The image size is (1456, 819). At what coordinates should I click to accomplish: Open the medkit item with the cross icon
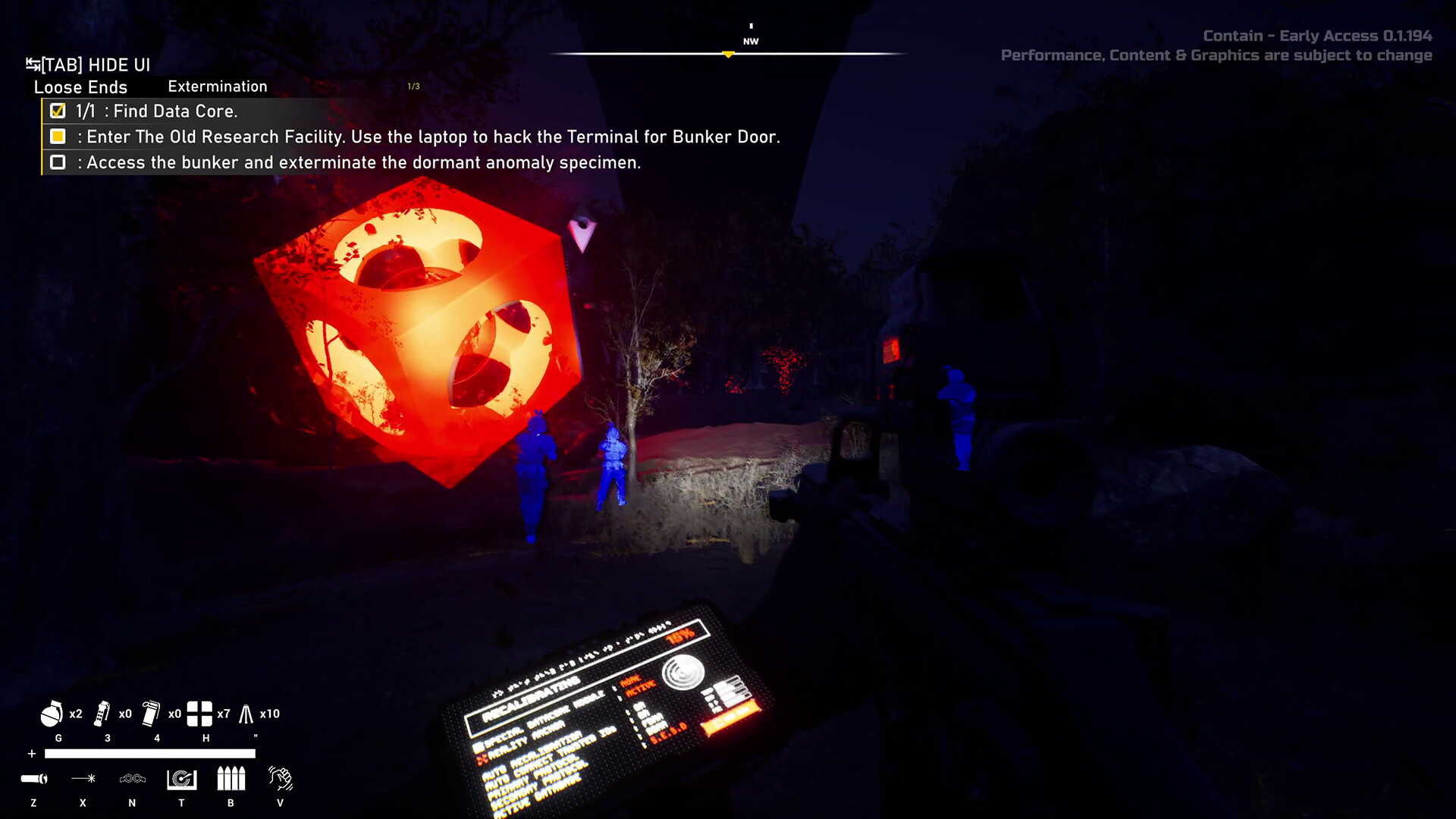point(199,714)
